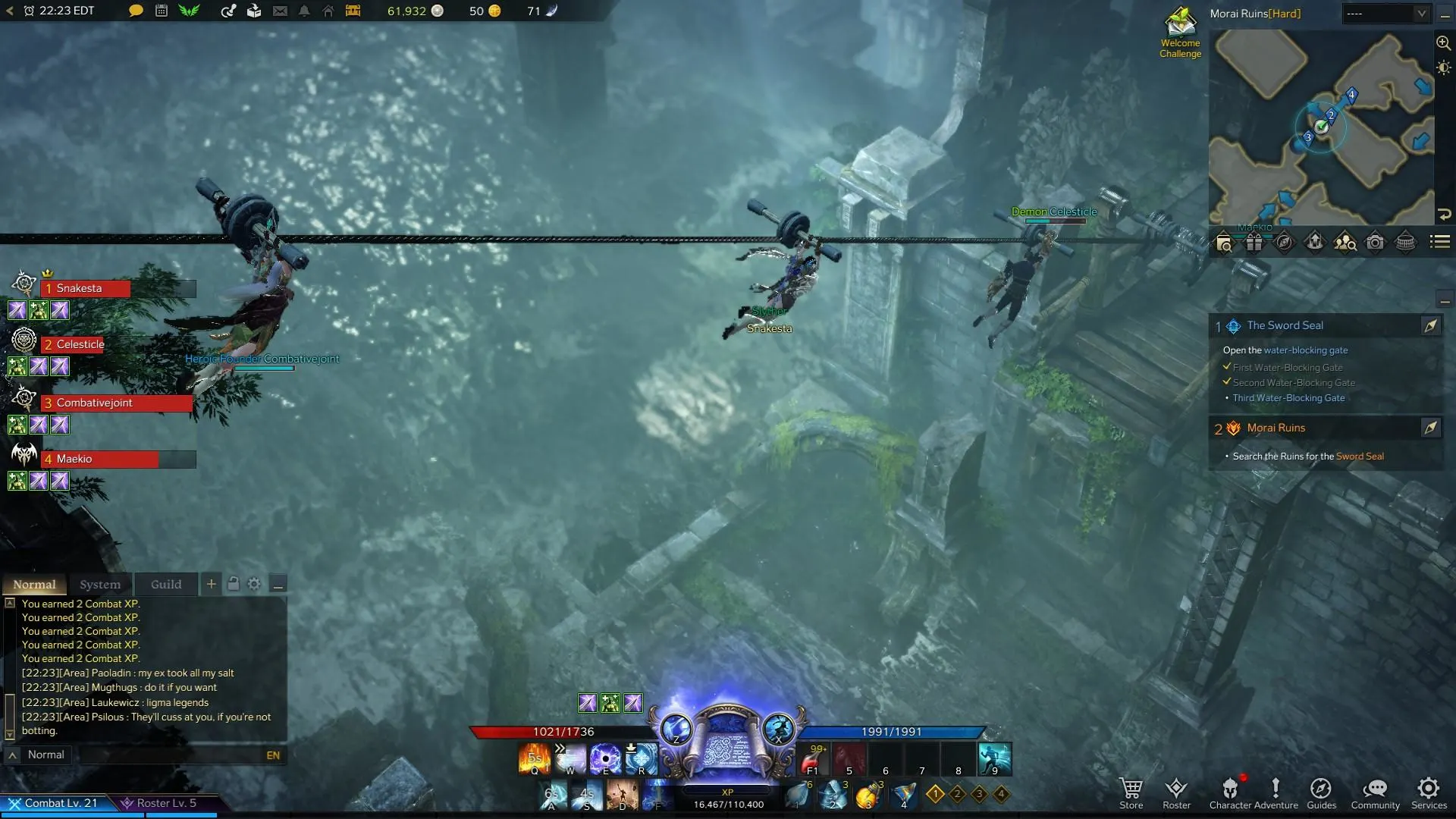The image size is (1456, 819).
Task: Open the mail envelope icon
Action: [x=280, y=11]
